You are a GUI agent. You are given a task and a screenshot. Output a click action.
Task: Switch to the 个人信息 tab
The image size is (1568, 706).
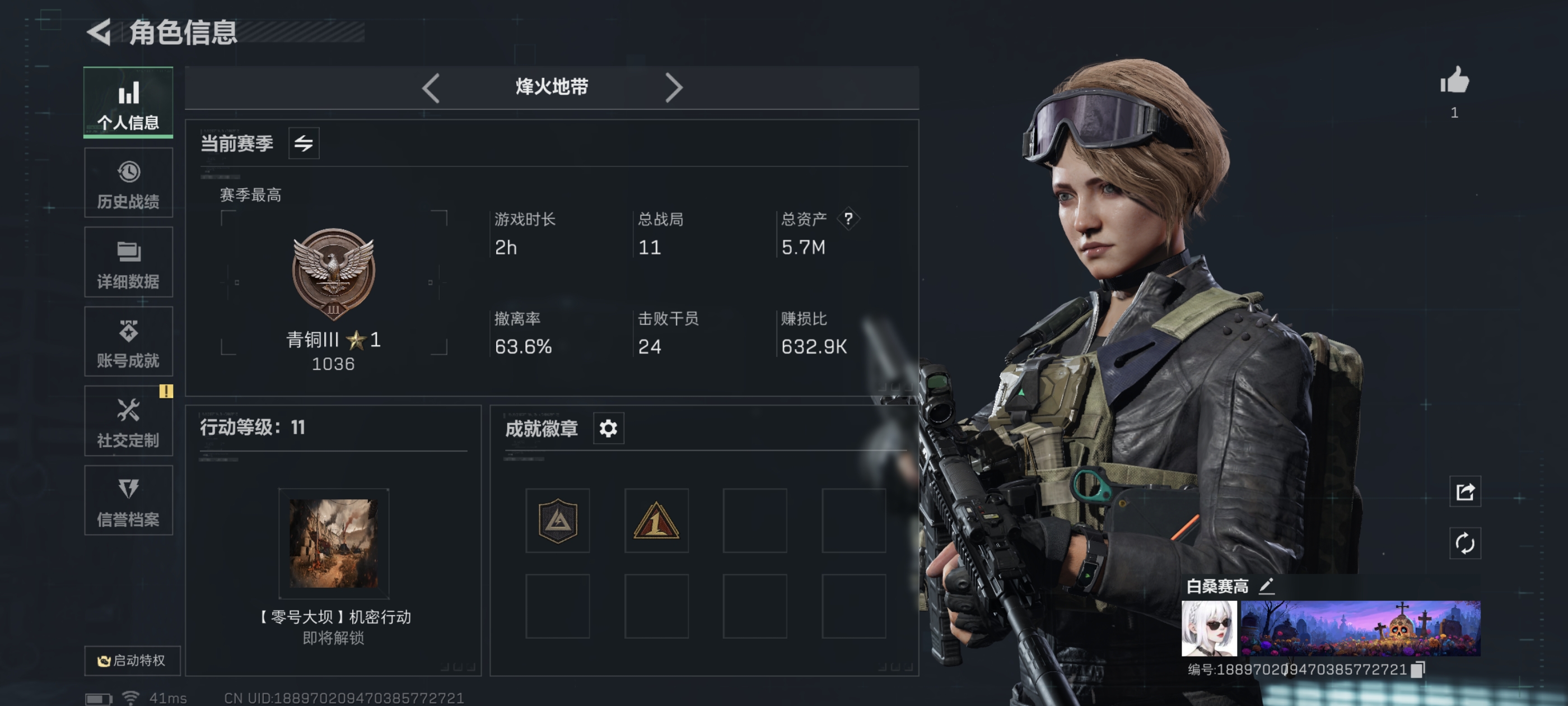(128, 103)
